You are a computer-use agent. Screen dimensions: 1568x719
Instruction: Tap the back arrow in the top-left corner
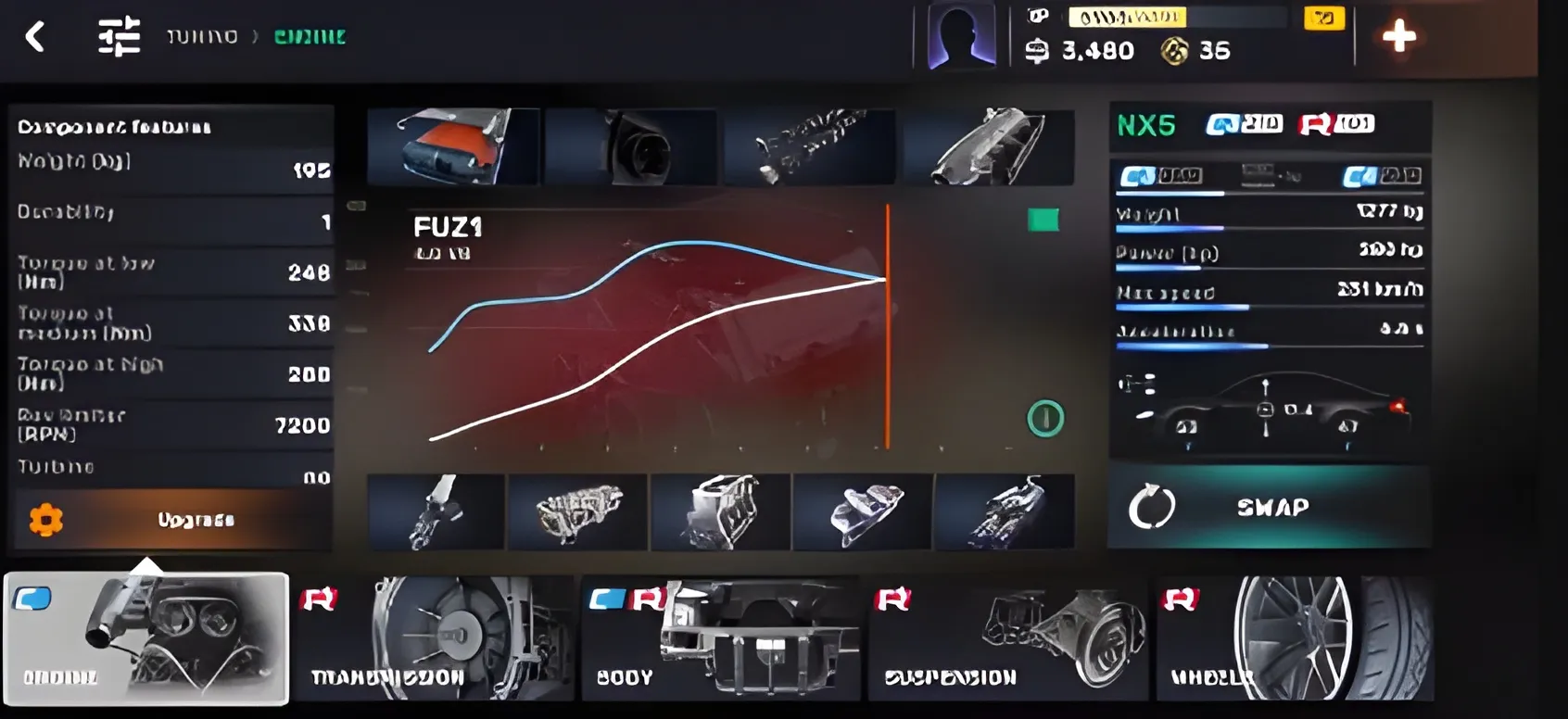[x=37, y=37]
